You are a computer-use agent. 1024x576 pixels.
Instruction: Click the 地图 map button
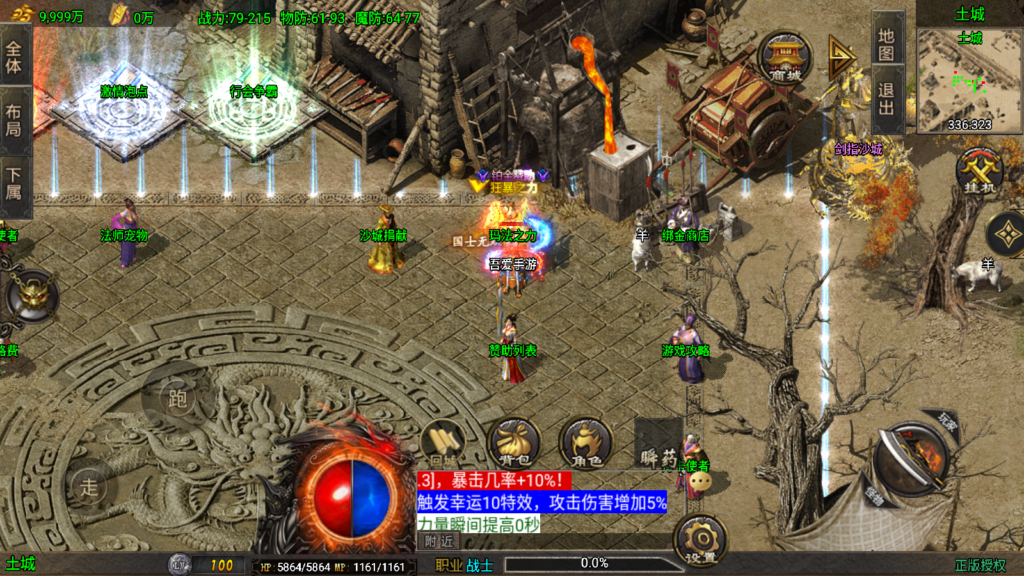tap(886, 45)
